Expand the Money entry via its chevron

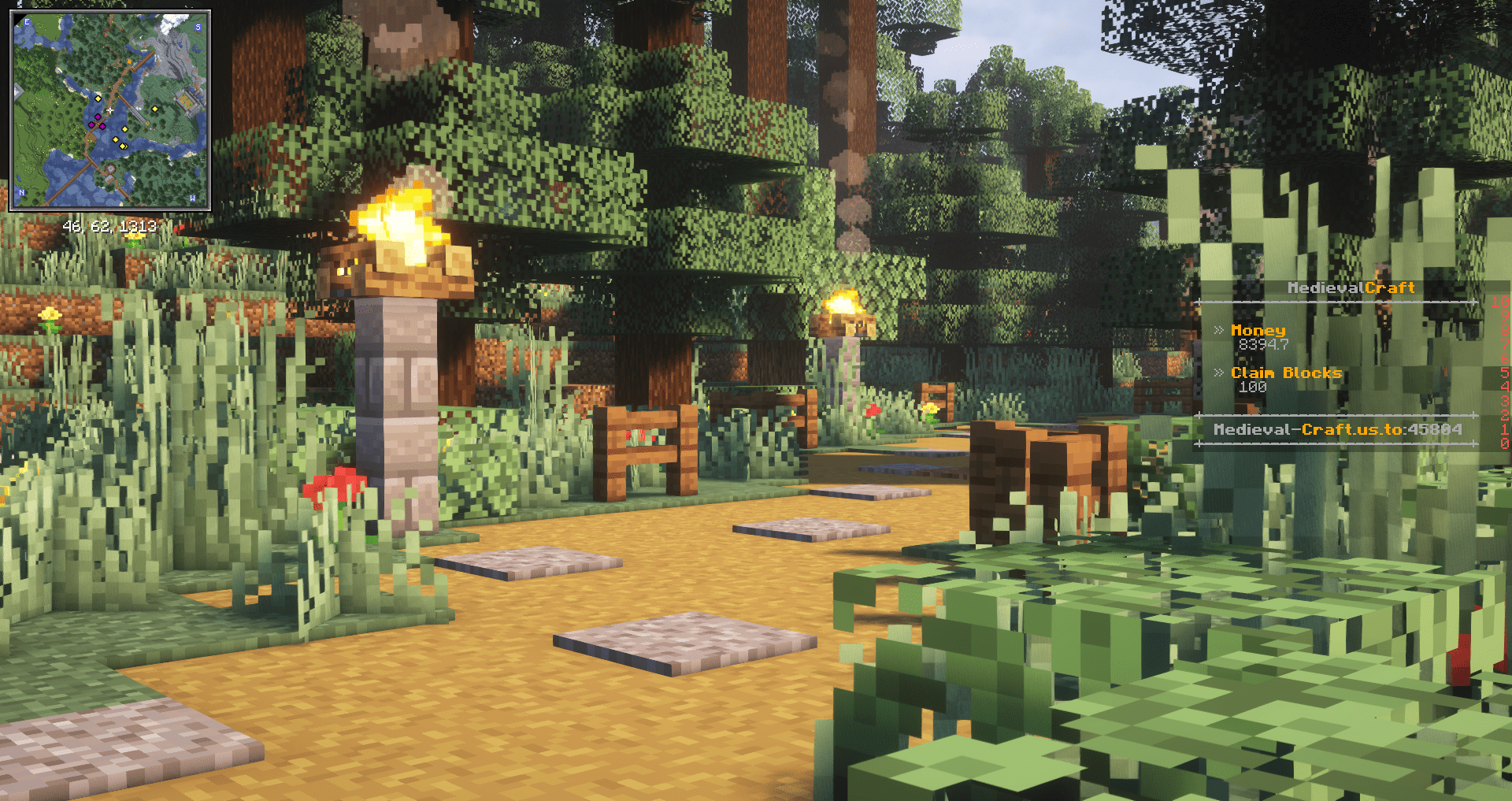click(x=1219, y=331)
